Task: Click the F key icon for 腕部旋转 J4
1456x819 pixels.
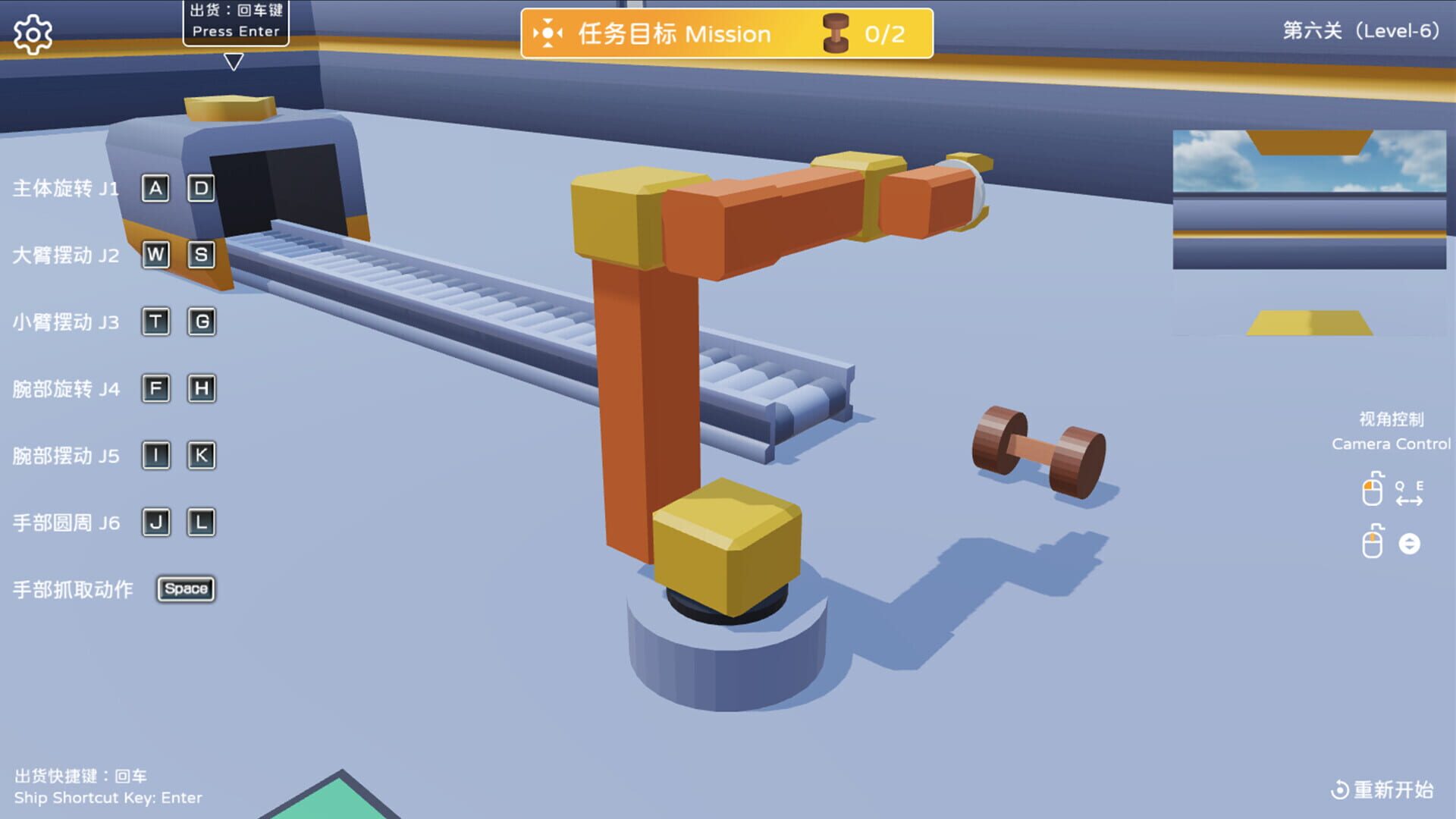Action: point(156,388)
